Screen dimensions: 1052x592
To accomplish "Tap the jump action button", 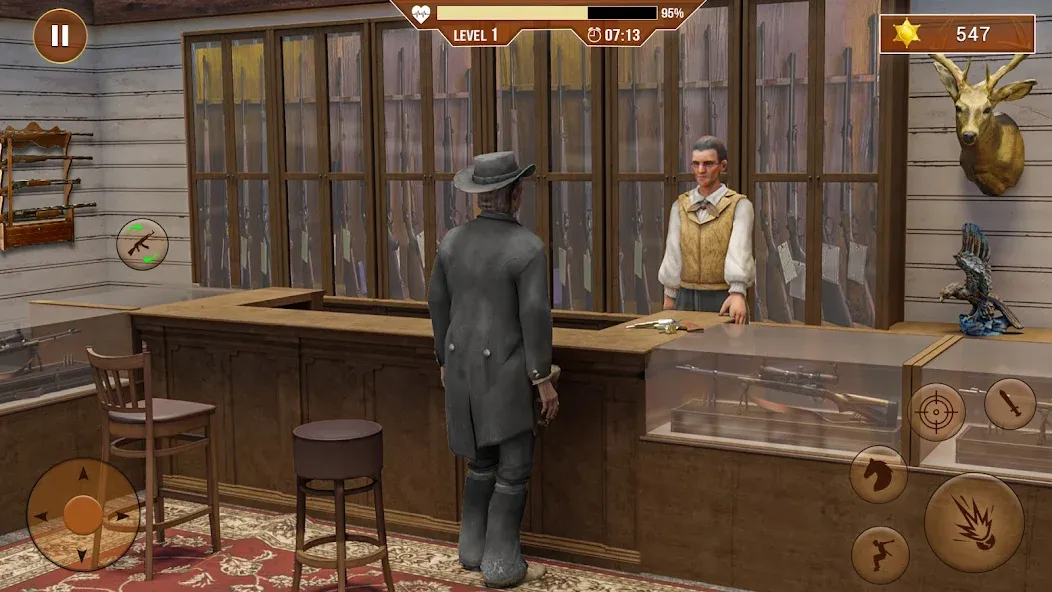I will point(880,555).
